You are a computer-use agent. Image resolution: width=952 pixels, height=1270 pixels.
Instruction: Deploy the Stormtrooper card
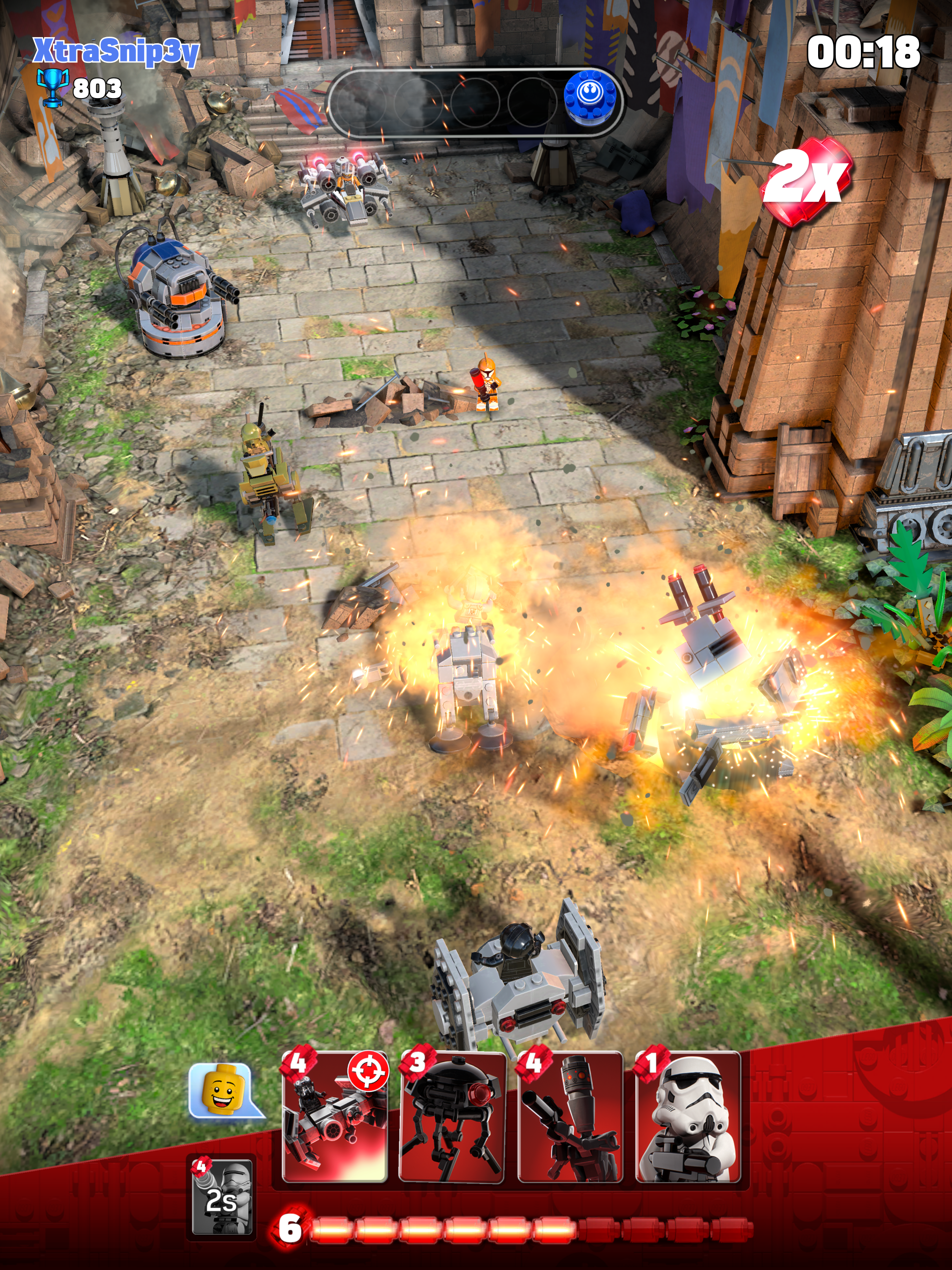pyautogui.click(x=688, y=1116)
